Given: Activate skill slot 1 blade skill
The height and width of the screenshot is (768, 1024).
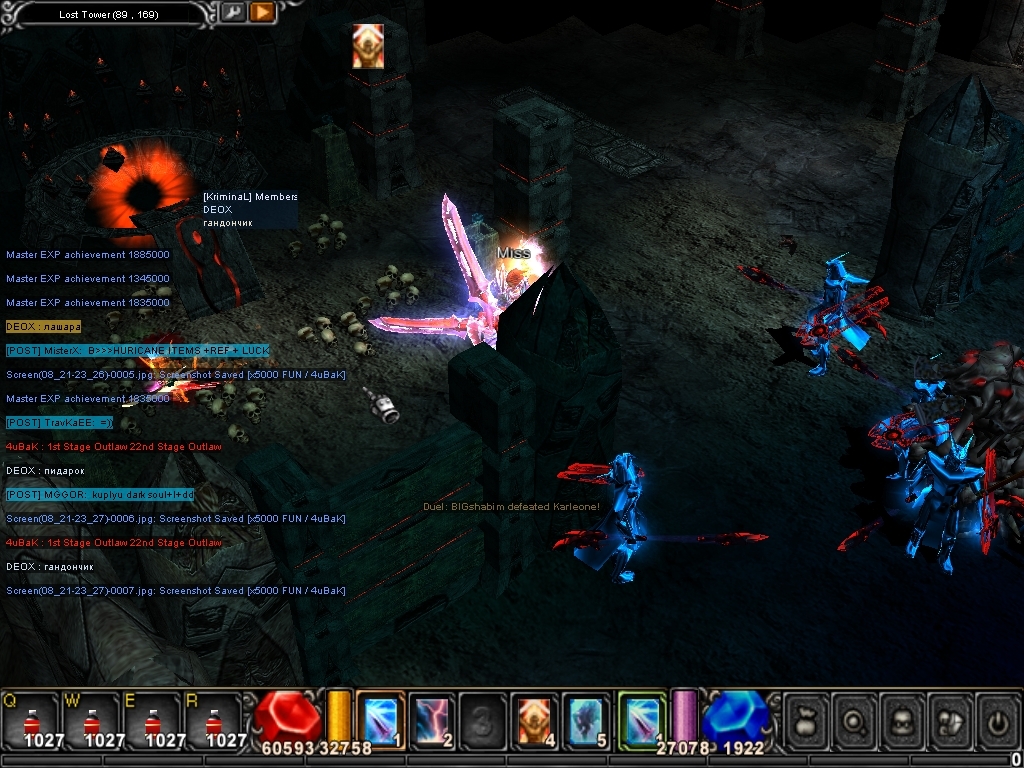Looking at the screenshot, I should tap(380, 720).
